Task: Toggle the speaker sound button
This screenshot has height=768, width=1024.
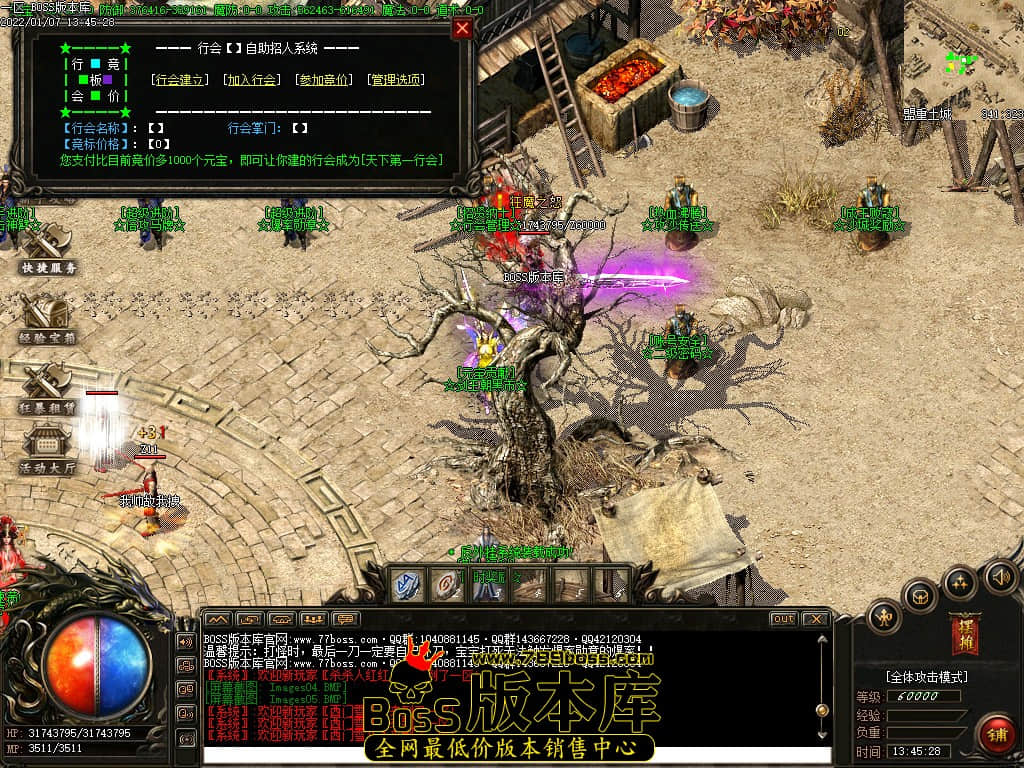Action: tap(1000, 576)
